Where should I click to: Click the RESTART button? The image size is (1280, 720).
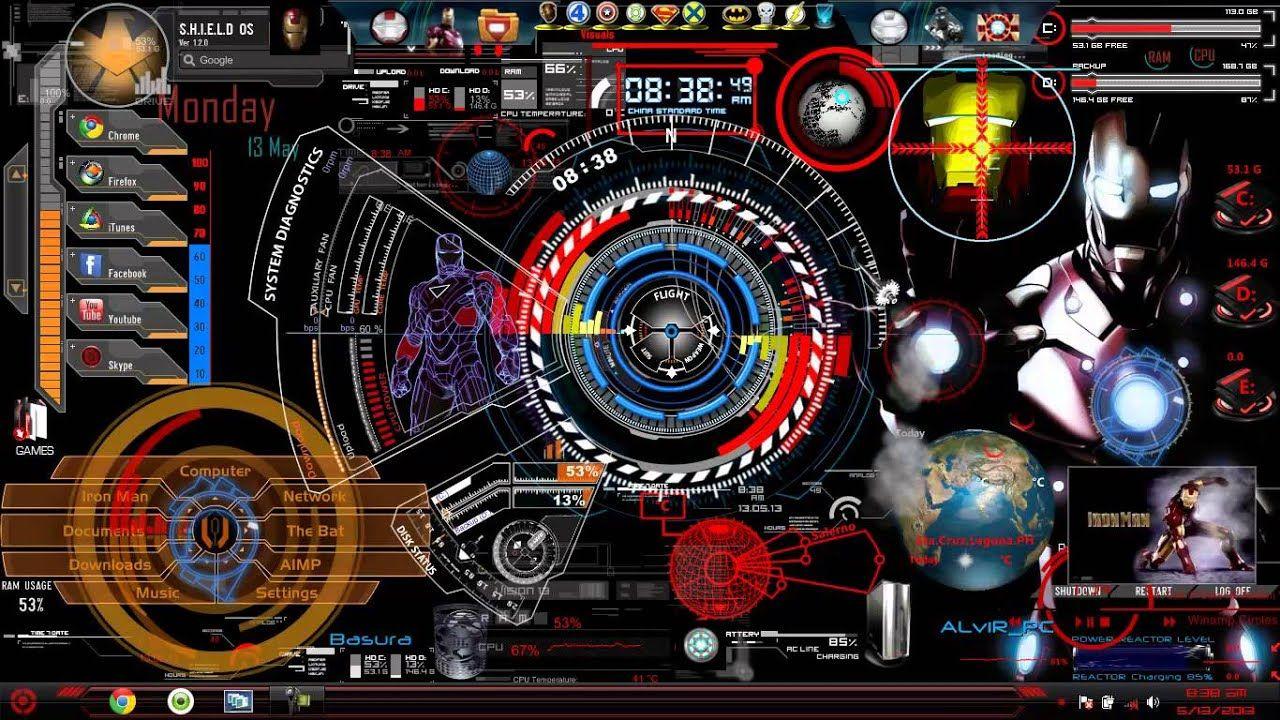(x=1154, y=591)
